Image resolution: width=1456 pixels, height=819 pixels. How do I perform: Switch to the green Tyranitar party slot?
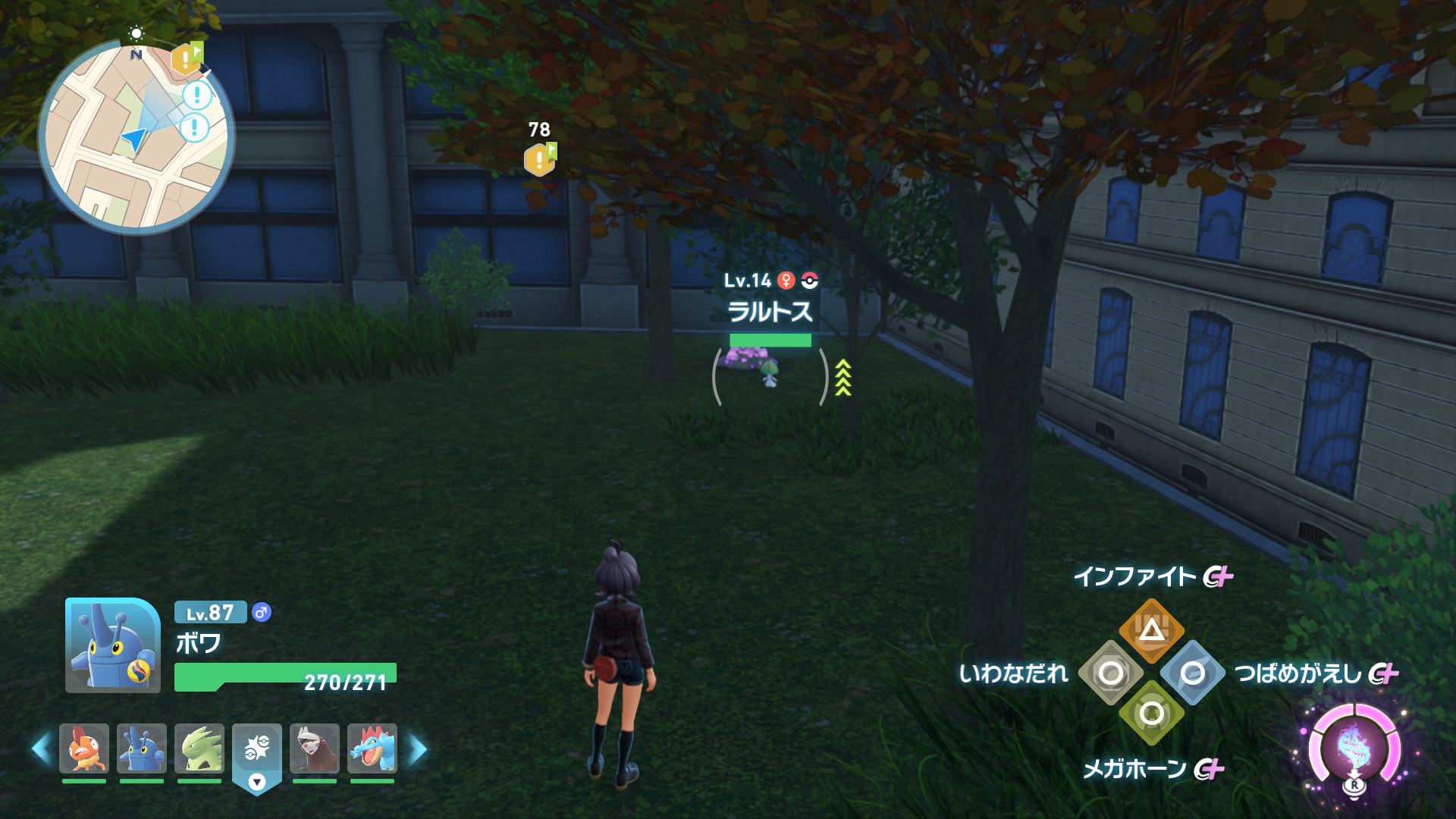(199, 748)
